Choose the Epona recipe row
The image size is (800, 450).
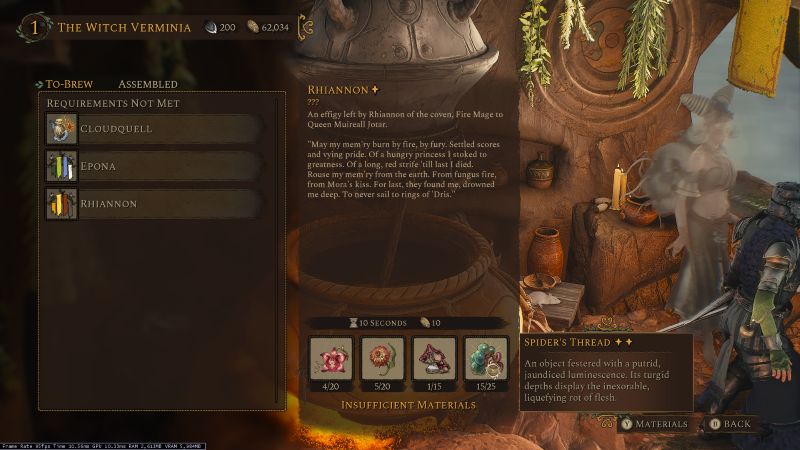tap(155, 166)
